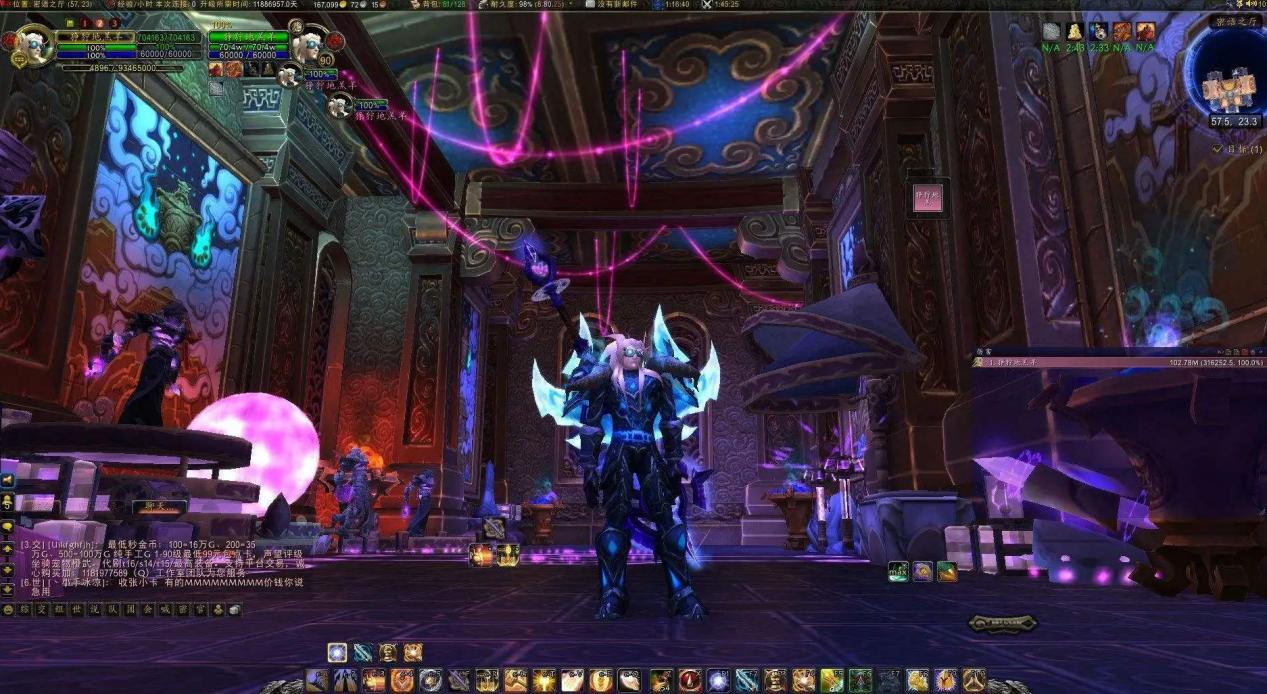Open the 聊天 chat tab
Image resolution: width=1267 pixels, height=694 pixels.
[159, 506]
